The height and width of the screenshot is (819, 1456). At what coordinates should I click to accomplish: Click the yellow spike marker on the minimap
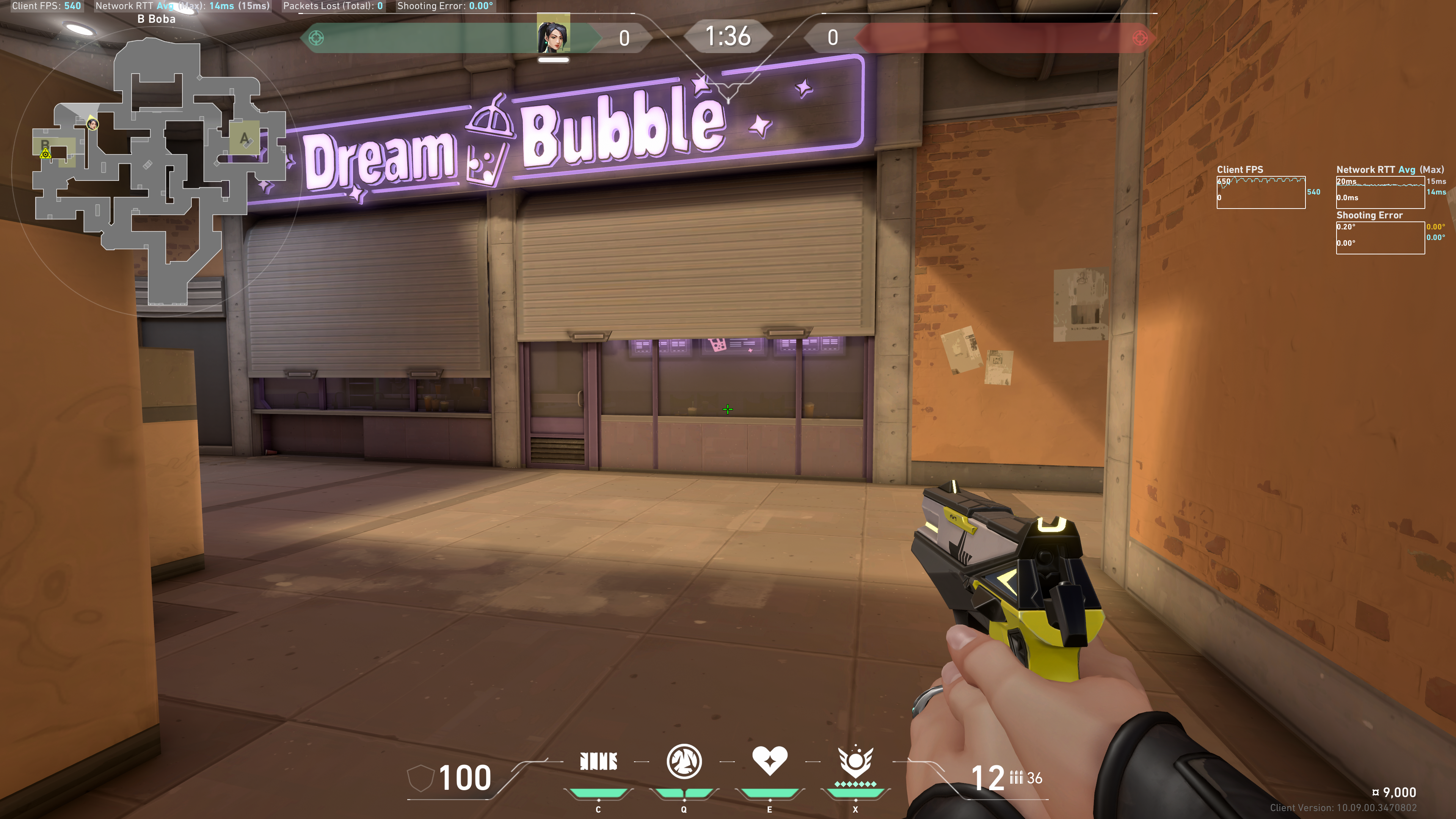(46, 154)
